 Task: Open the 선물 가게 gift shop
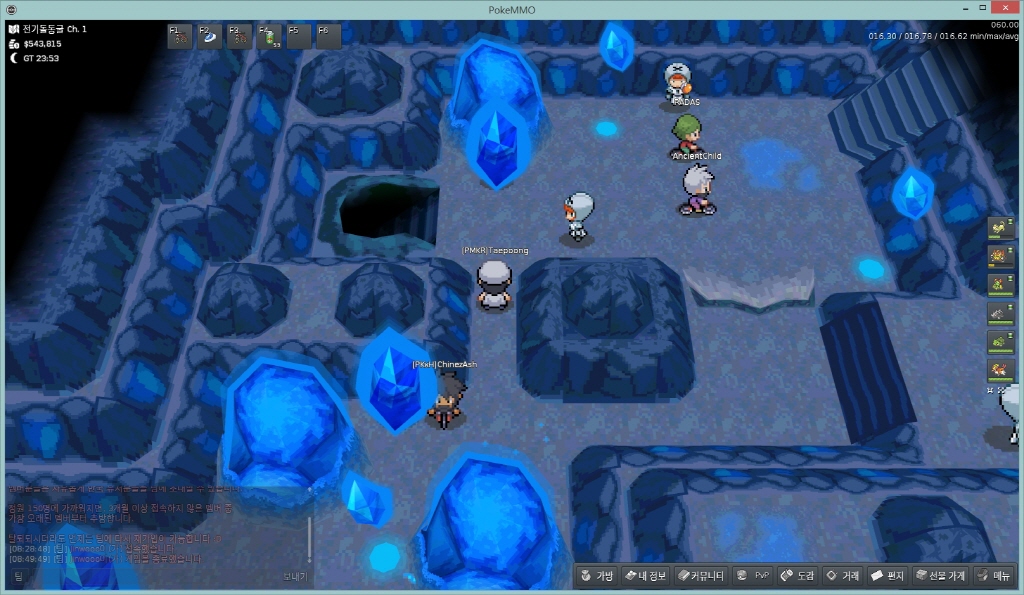(939, 576)
